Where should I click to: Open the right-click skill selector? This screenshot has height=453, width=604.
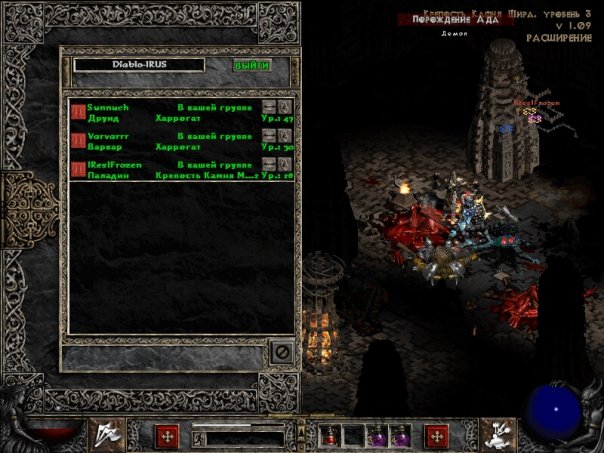(497, 434)
